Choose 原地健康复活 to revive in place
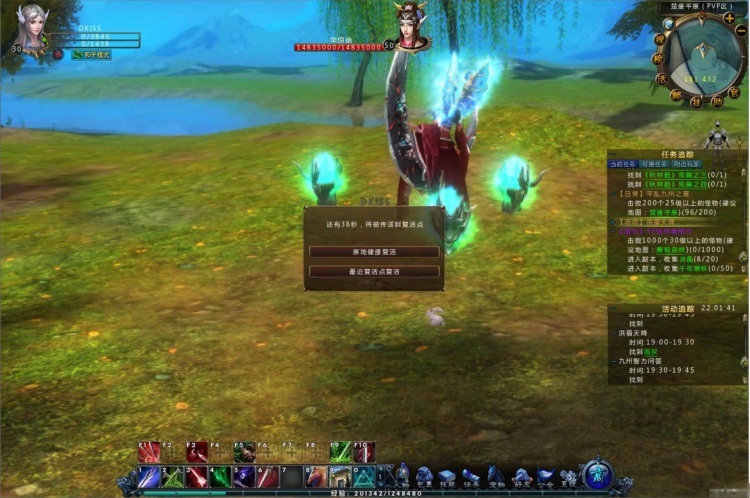 (374, 251)
